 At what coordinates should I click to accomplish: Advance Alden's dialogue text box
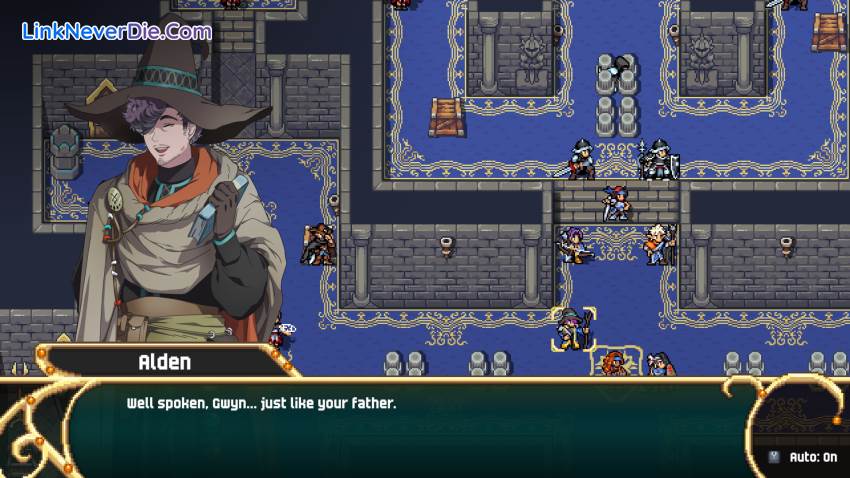click(400, 425)
